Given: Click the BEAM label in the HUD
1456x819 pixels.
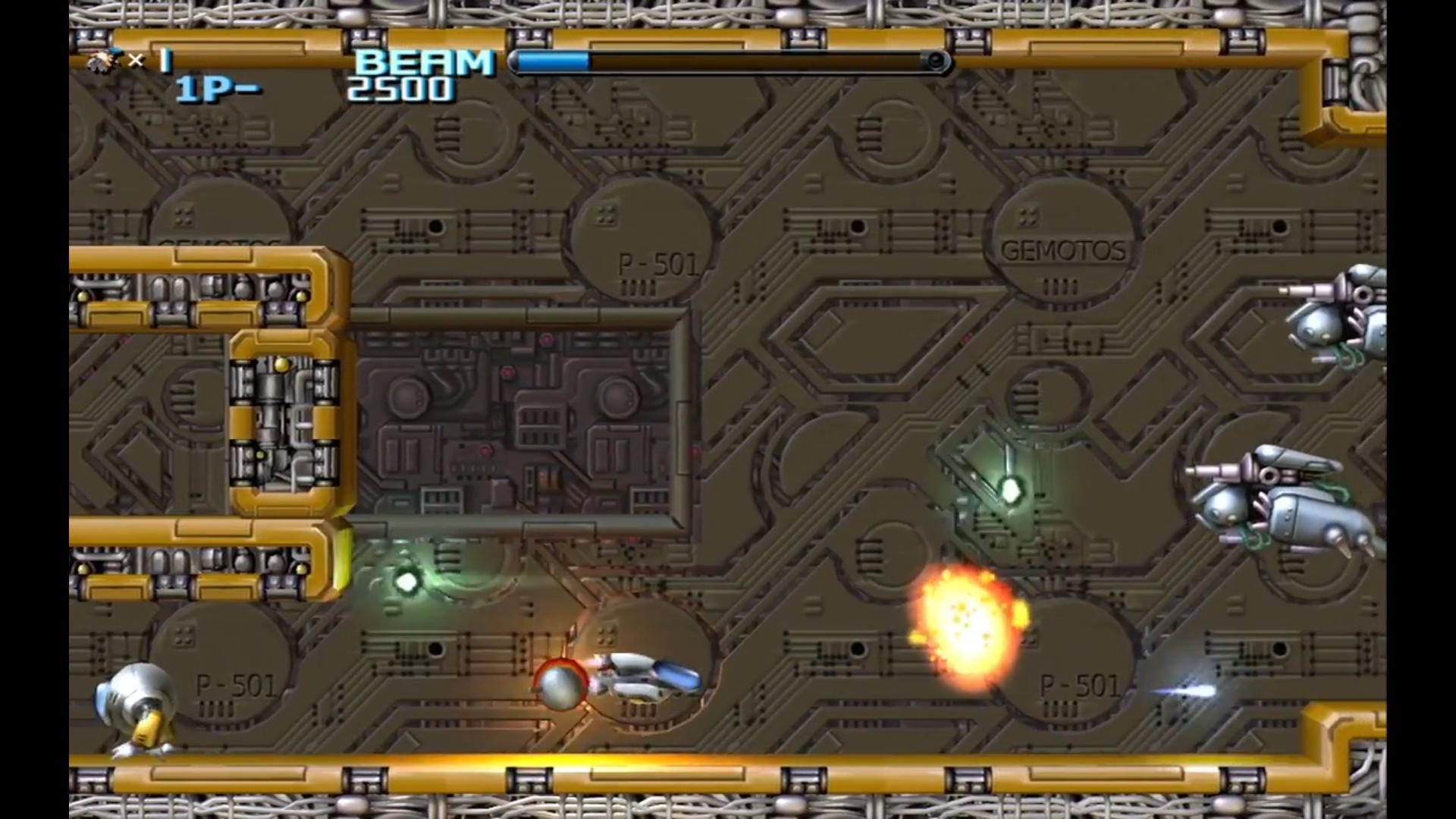Looking at the screenshot, I should point(422,61).
